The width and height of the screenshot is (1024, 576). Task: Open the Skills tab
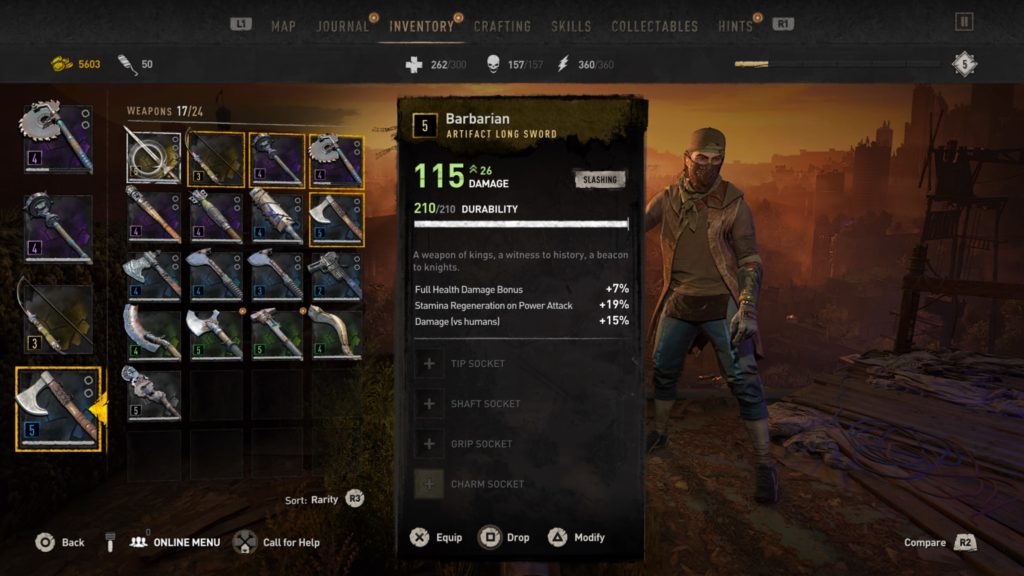pyautogui.click(x=571, y=26)
